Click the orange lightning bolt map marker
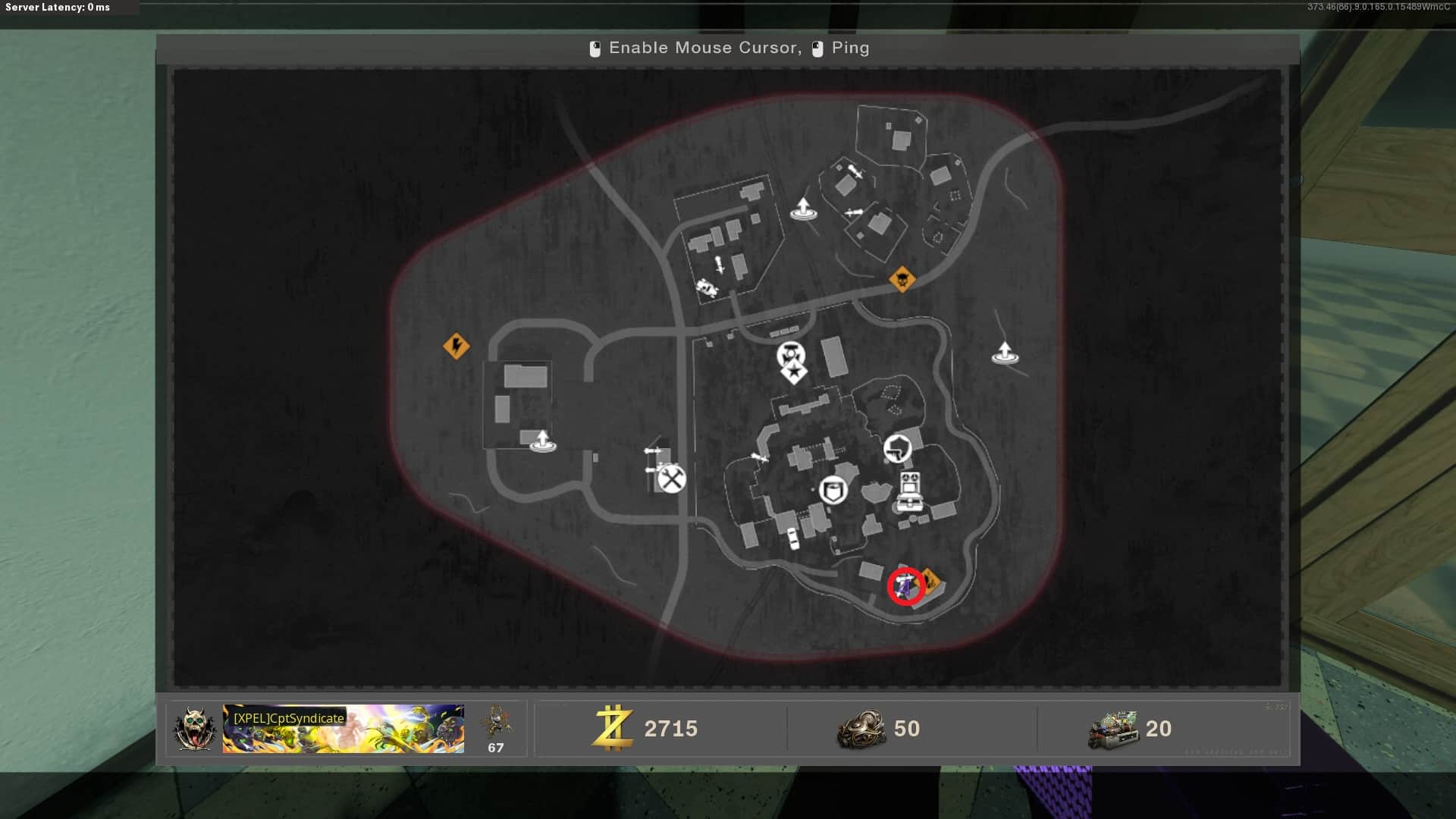The height and width of the screenshot is (819, 1456). point(456,347)
